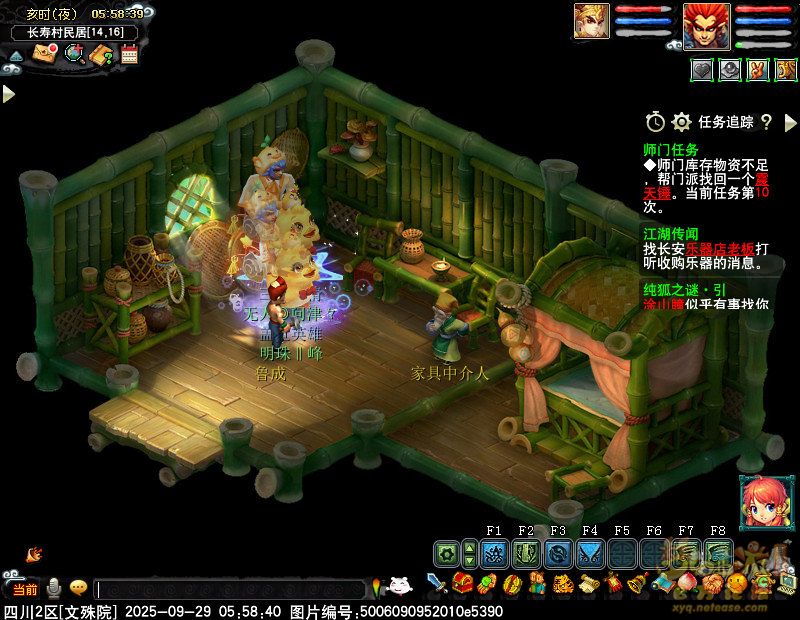Open quest tracker settings gear
Viewport: 800px width, 620px height.
682,122
